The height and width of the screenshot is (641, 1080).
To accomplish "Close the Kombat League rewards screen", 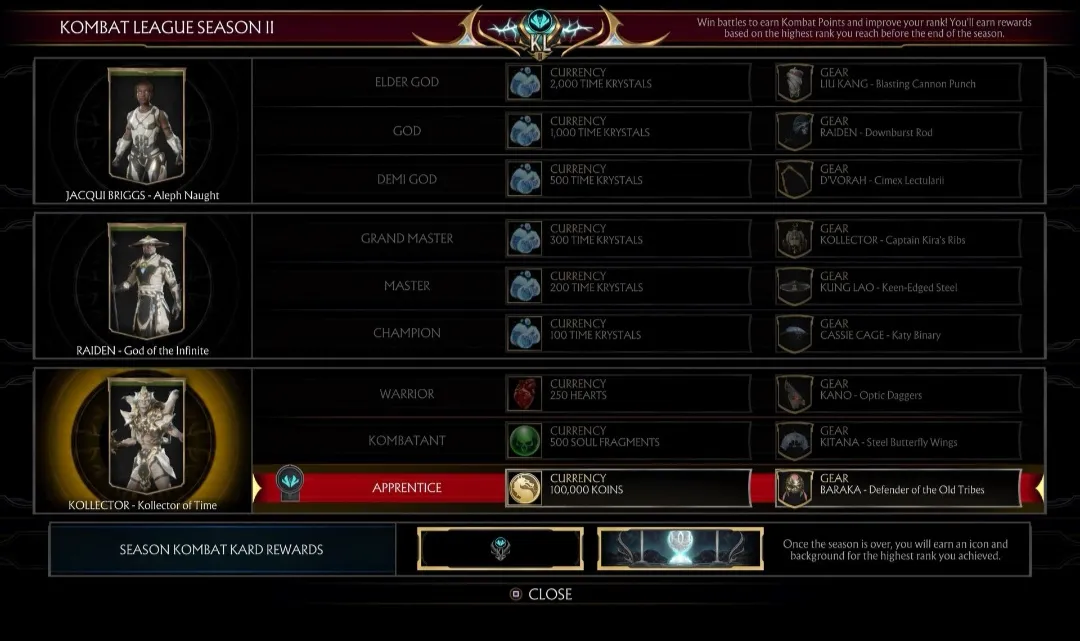I will pos(540,594).
